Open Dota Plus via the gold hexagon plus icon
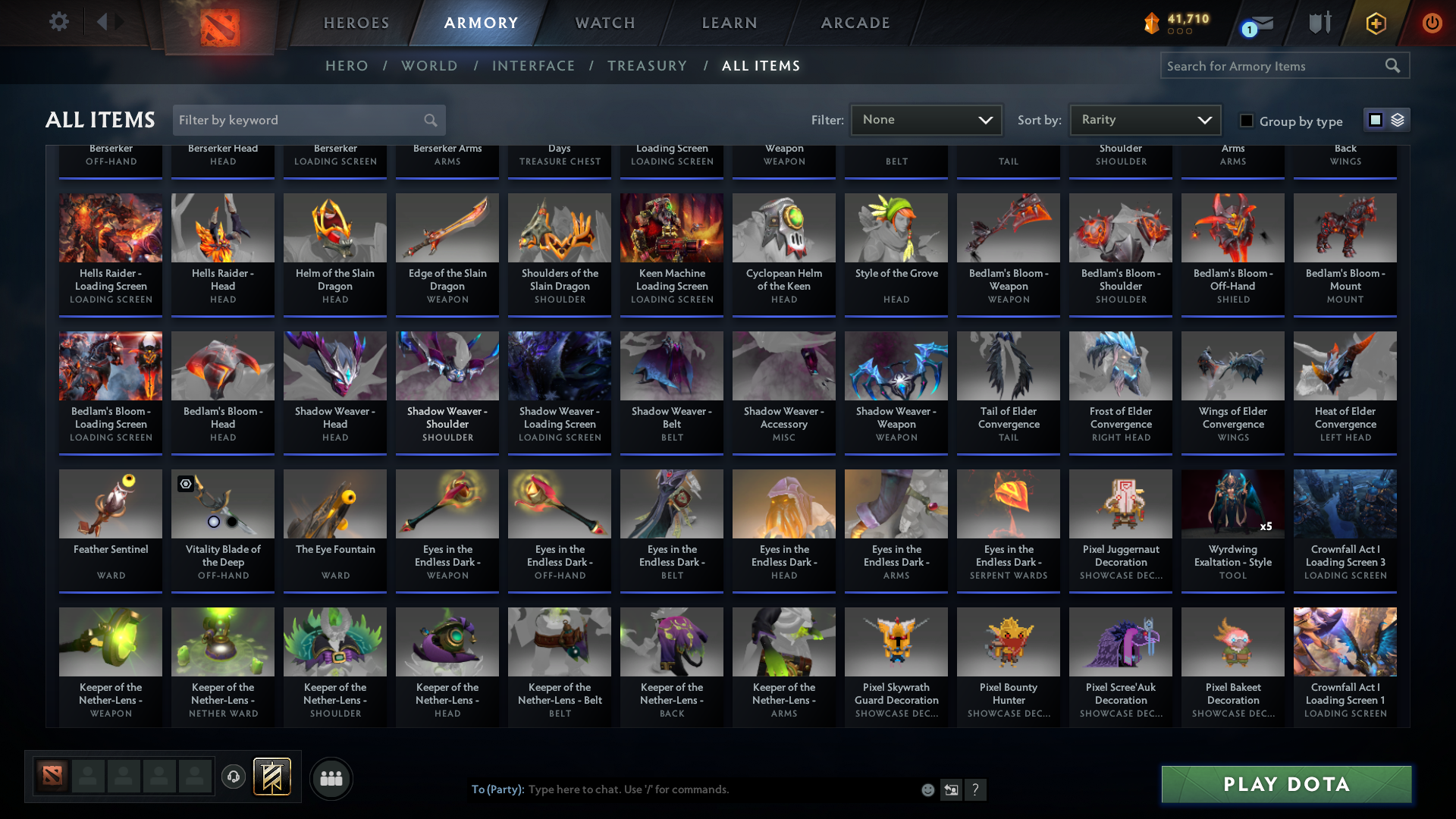The height and width of the screenshot is (819, 1456). pyautogui.click(x=1375, y=24)
